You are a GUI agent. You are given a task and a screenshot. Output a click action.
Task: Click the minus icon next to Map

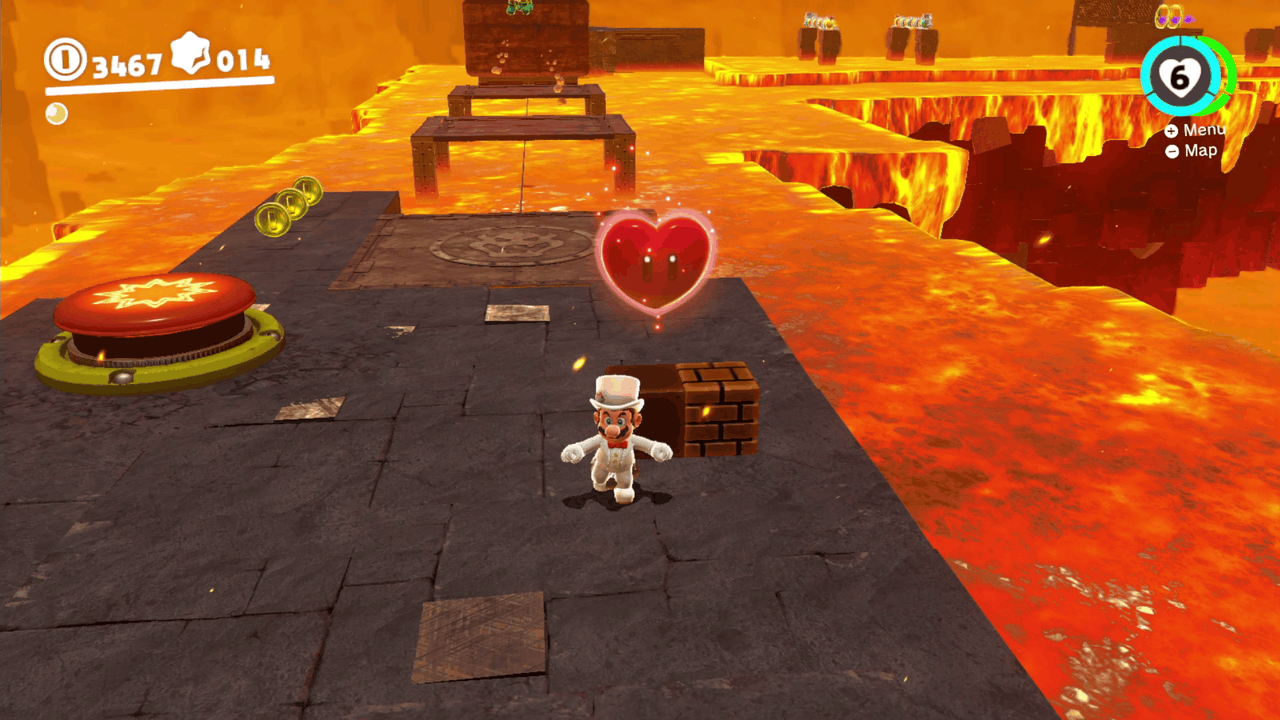(1172, 151)
